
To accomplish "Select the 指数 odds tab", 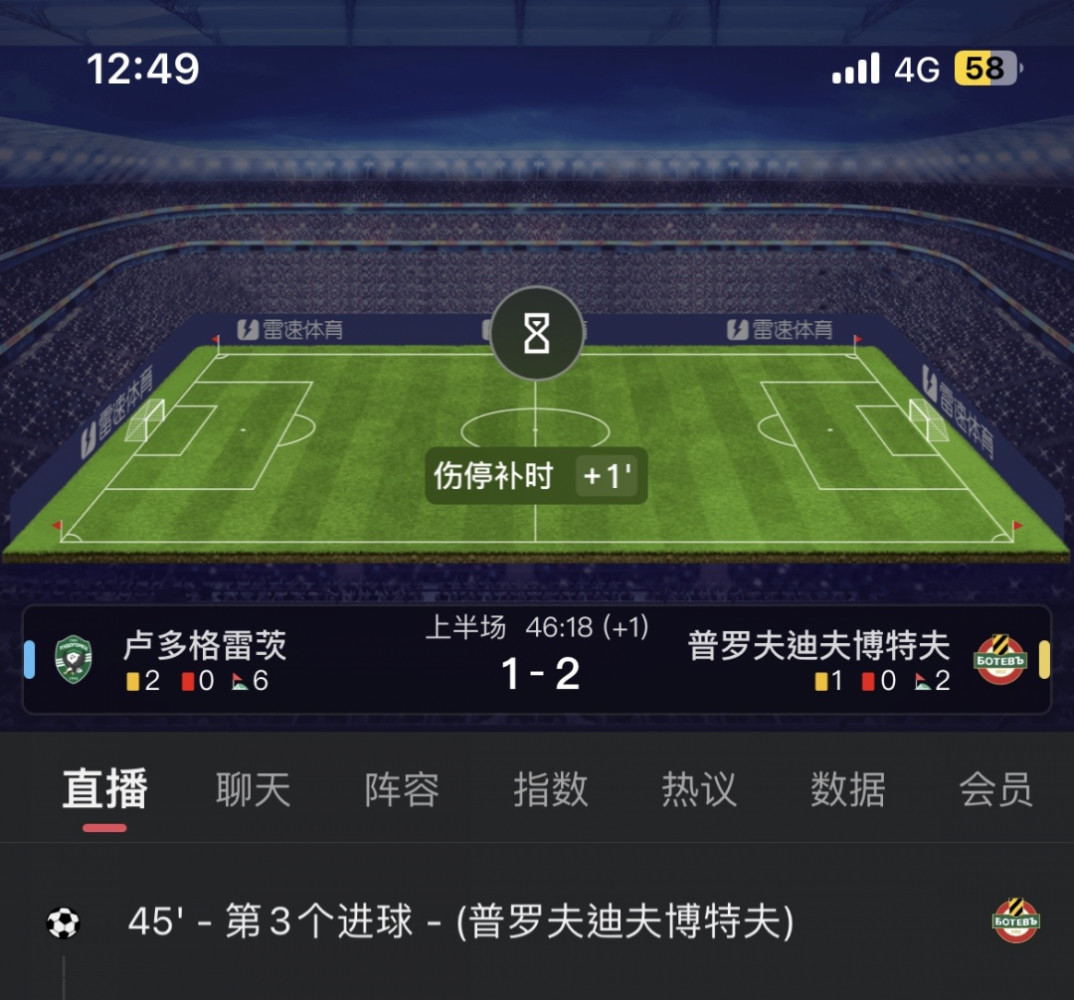I will pyautogui.click(x=550, y=790).
